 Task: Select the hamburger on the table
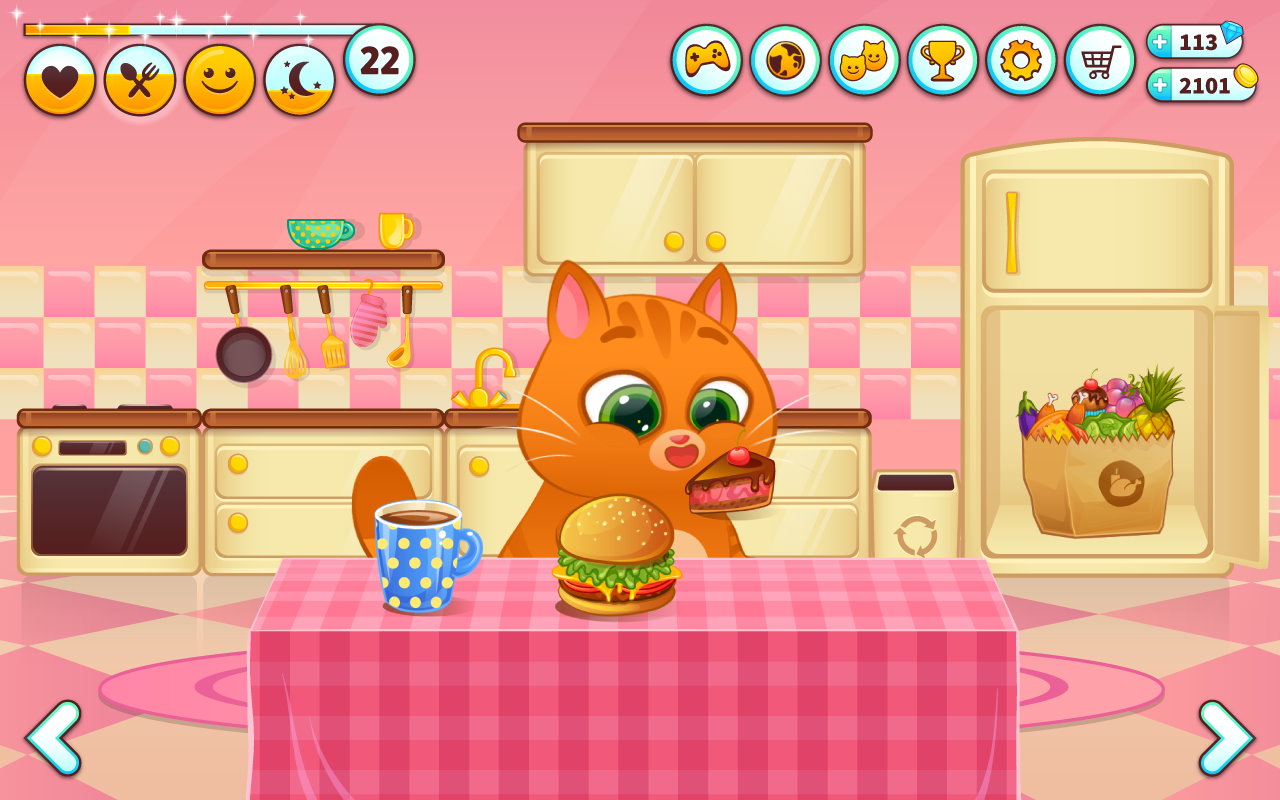pyautogui.click(x=616, y=556)
